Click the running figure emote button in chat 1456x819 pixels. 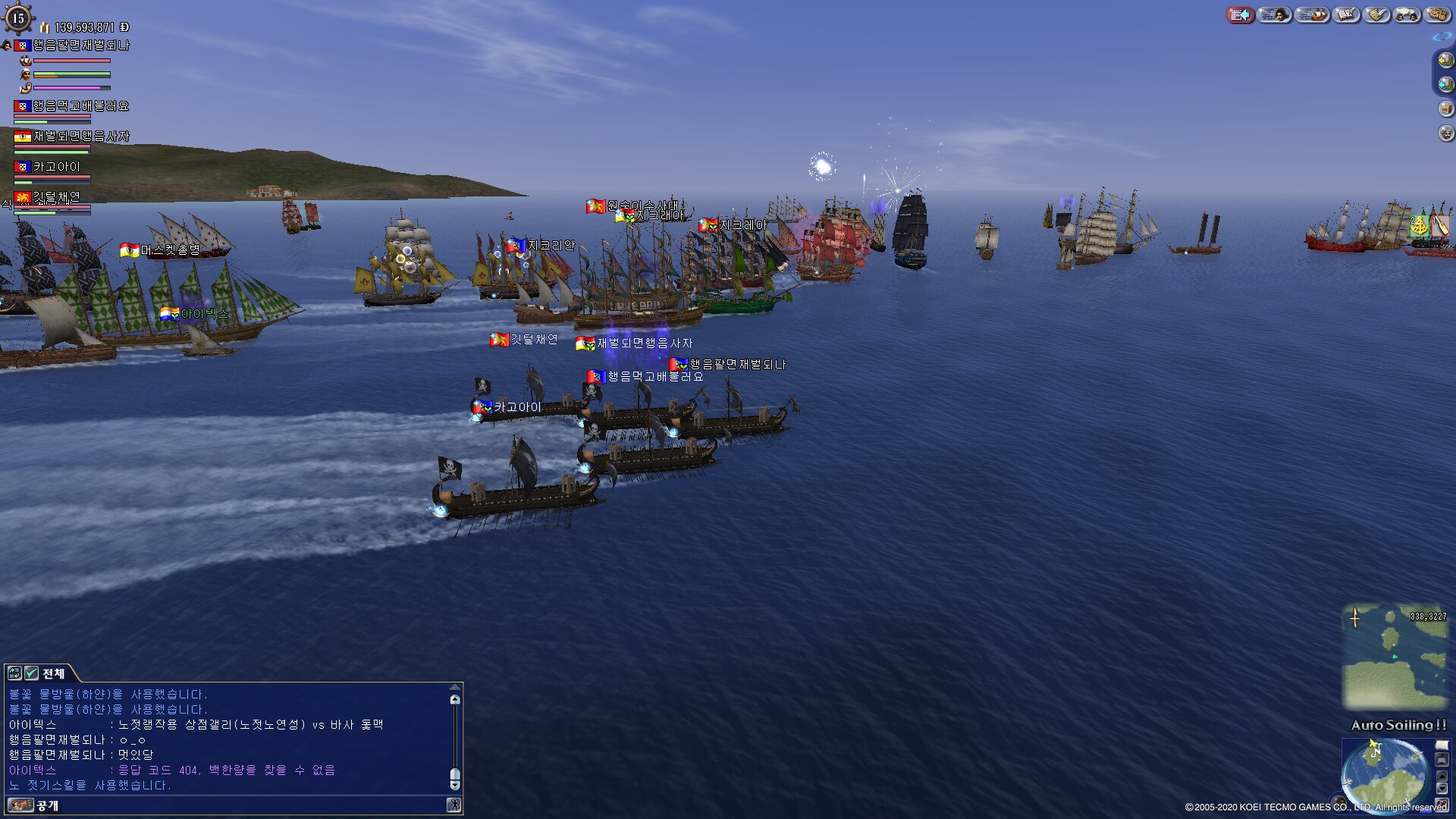click(x=453, y=805)
